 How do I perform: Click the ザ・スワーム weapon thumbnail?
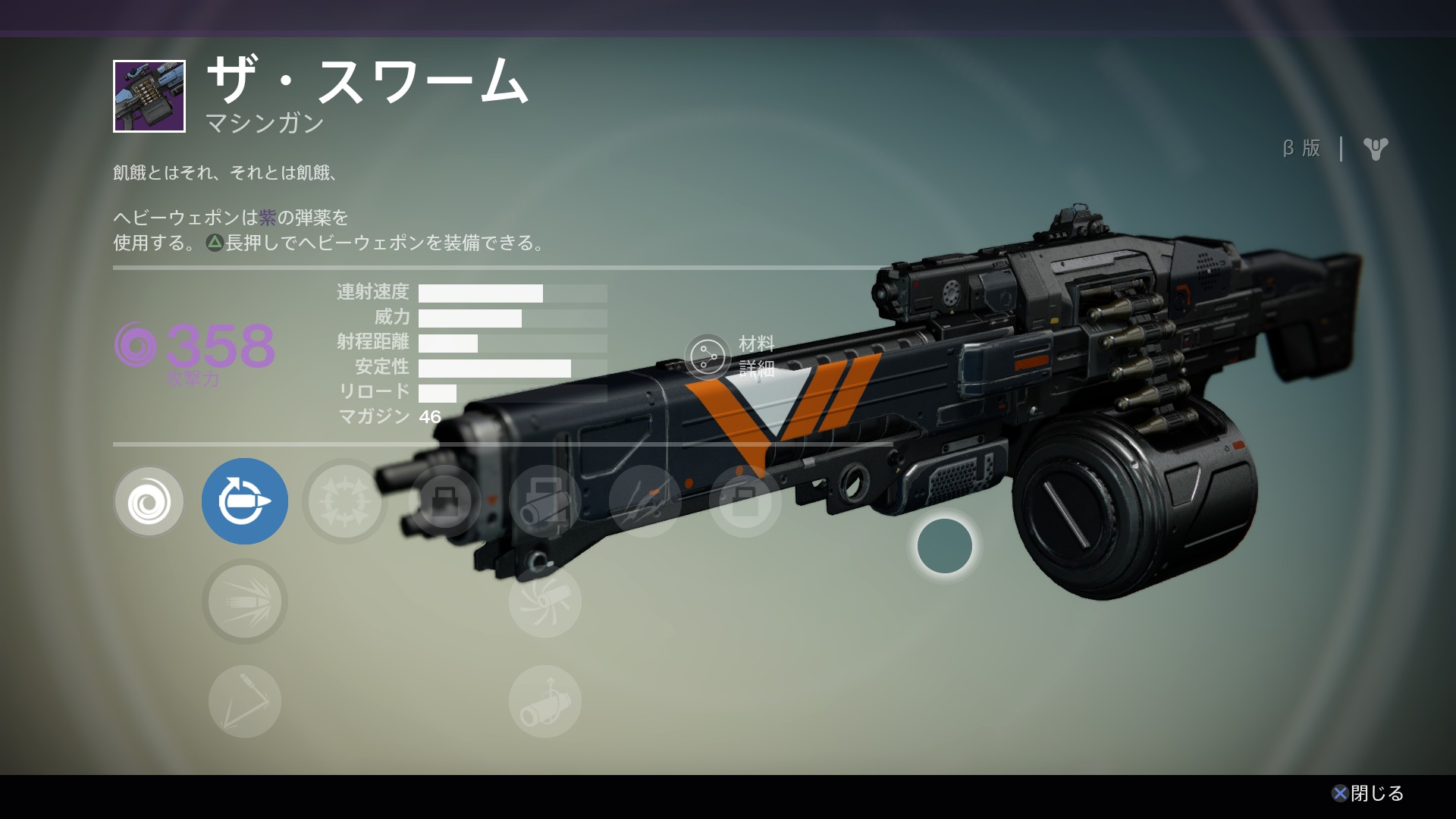pos(149,96)
